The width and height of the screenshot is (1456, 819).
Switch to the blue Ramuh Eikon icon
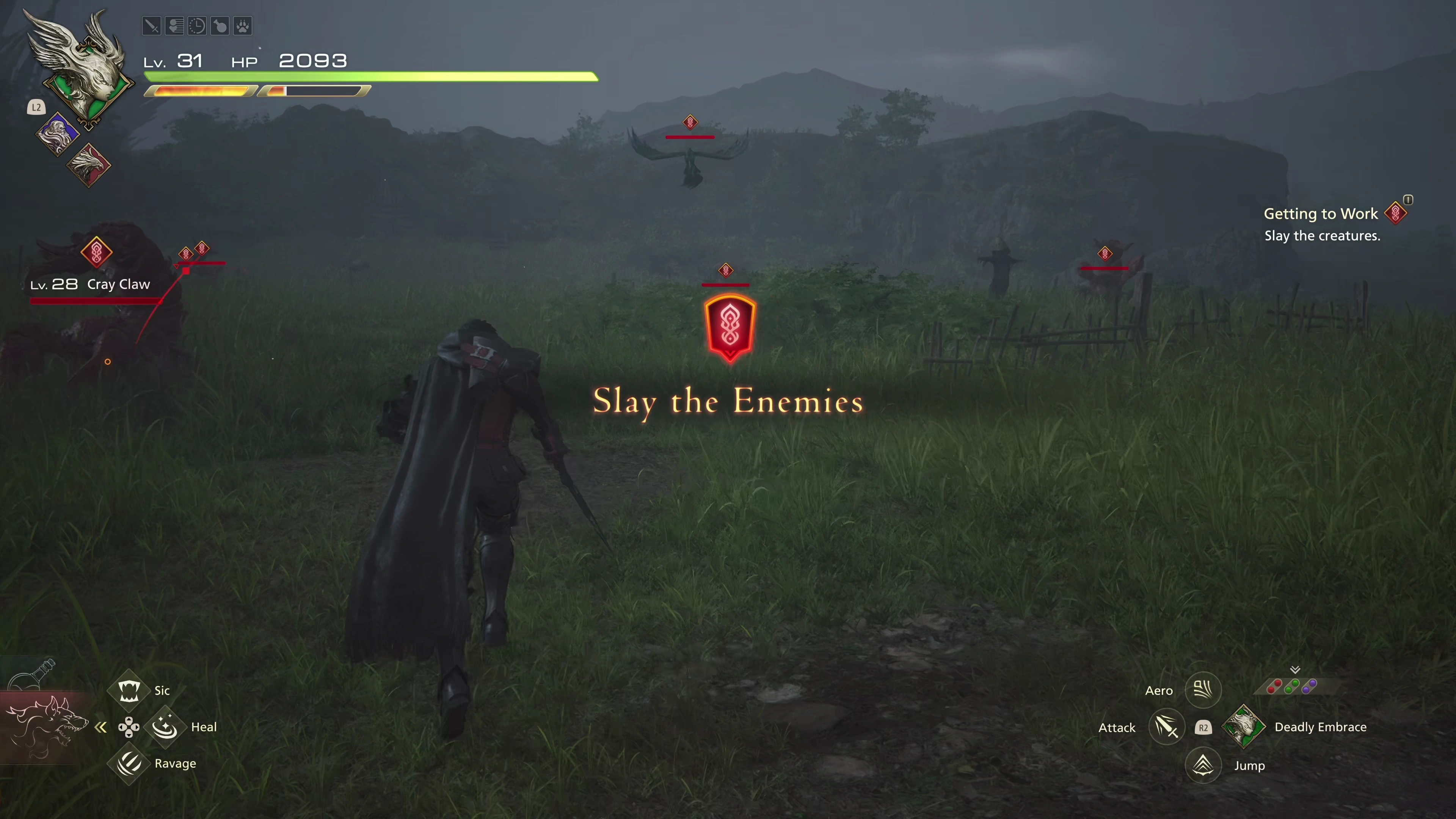point(58,134)
